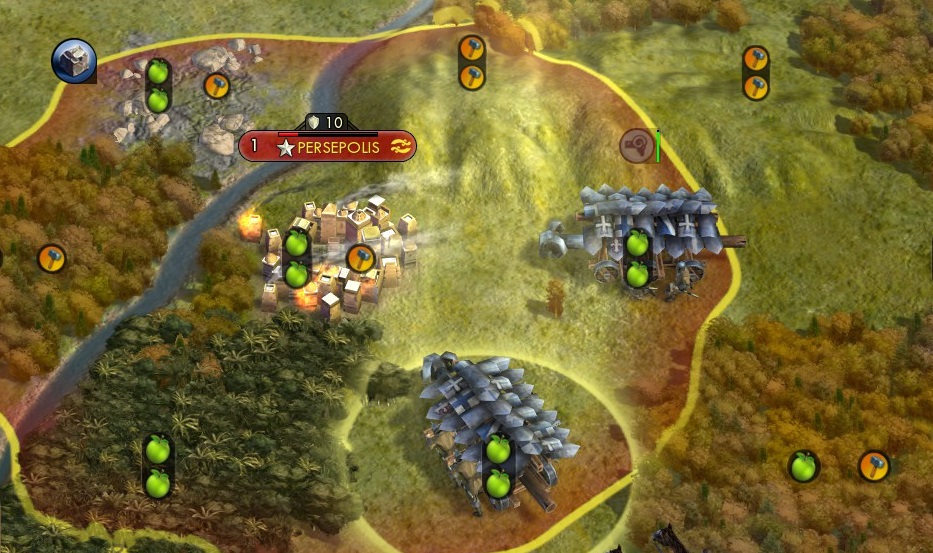This screenshot has width=933, height=553.
Task: Click the stone resource icon
Action: tap(73, 59)
